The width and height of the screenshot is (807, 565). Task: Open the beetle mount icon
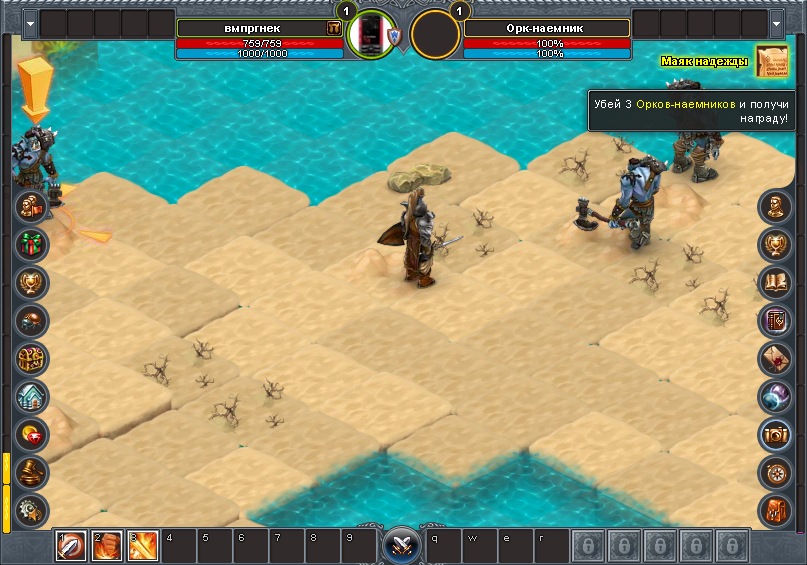pyautogui.click(x=33, y=320)
